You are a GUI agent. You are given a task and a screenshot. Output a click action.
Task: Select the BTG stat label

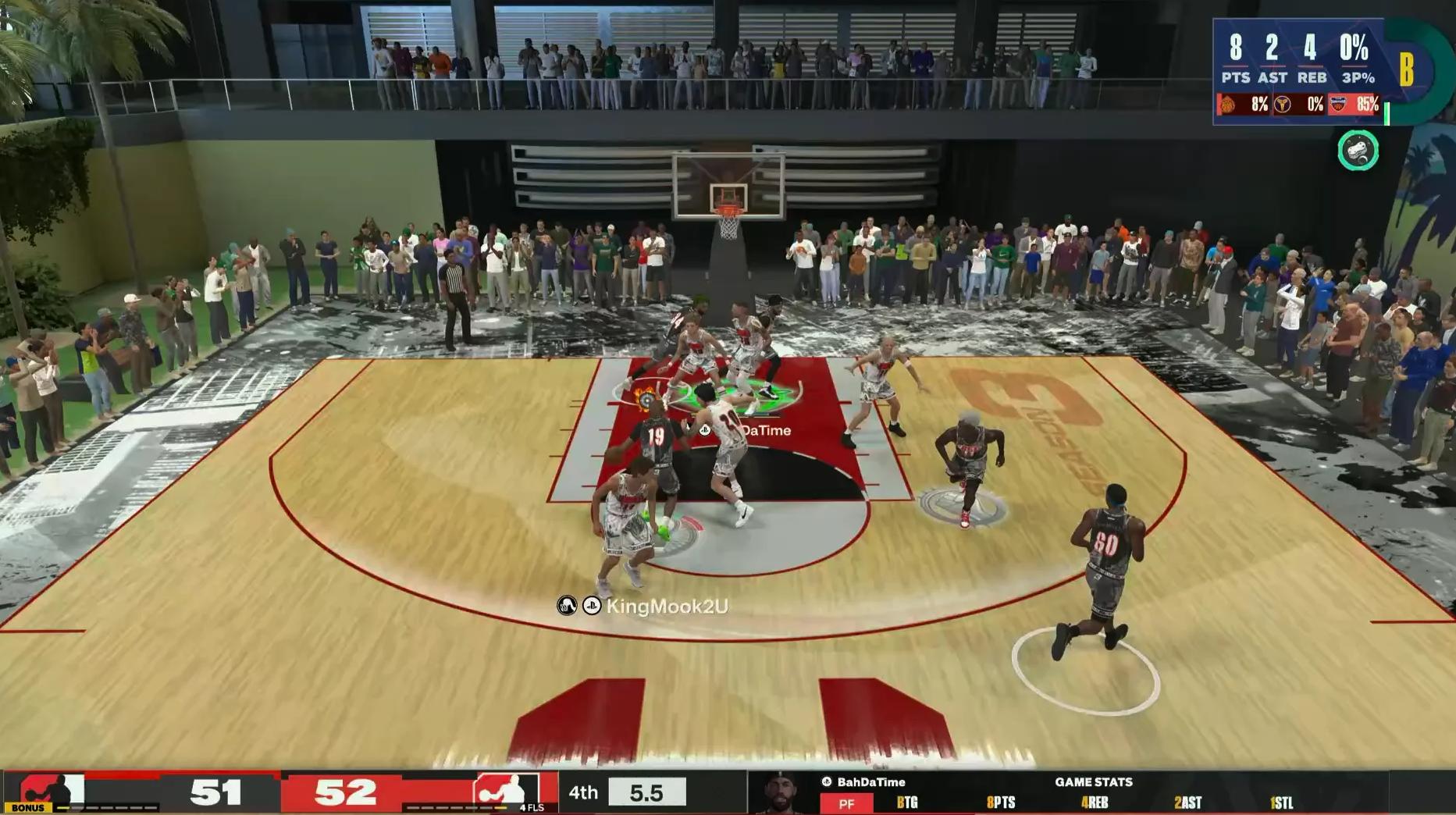click(906, 803)
